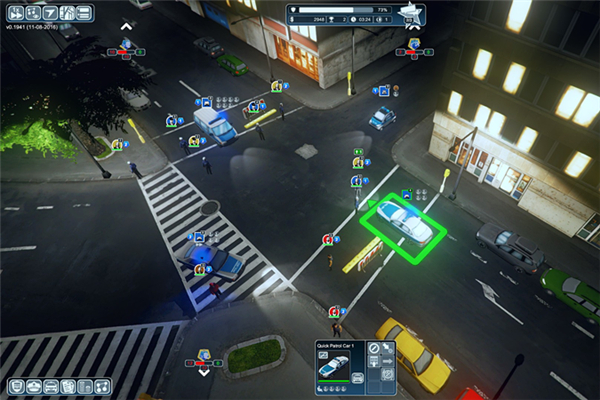Select the Quick Patrol Car 1 portrait
Screen dimensions: 600x400
pyautogui.click(x=334, y=367)
